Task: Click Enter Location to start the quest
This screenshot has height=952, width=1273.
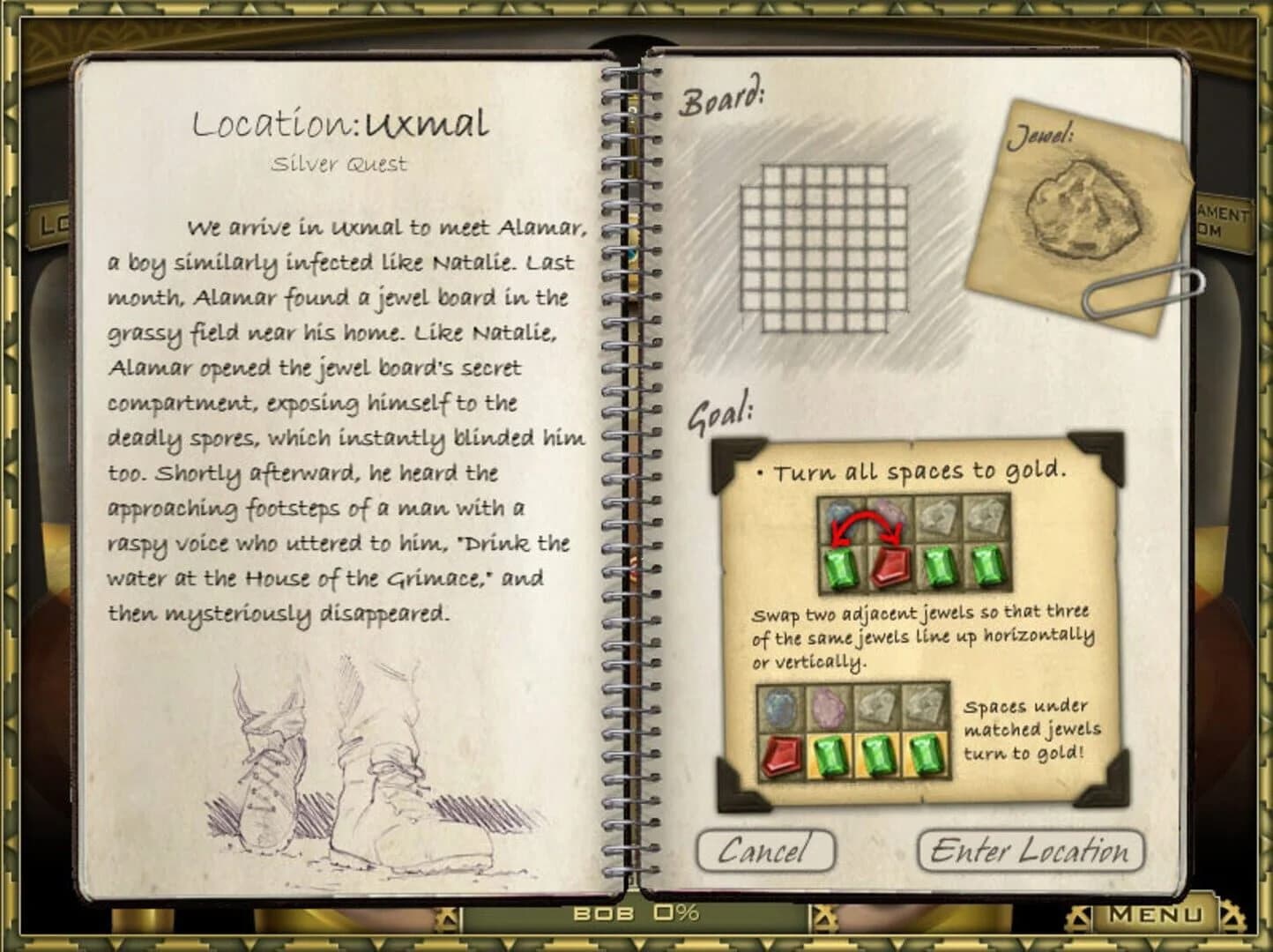Action: click(x=1030, y=851)
